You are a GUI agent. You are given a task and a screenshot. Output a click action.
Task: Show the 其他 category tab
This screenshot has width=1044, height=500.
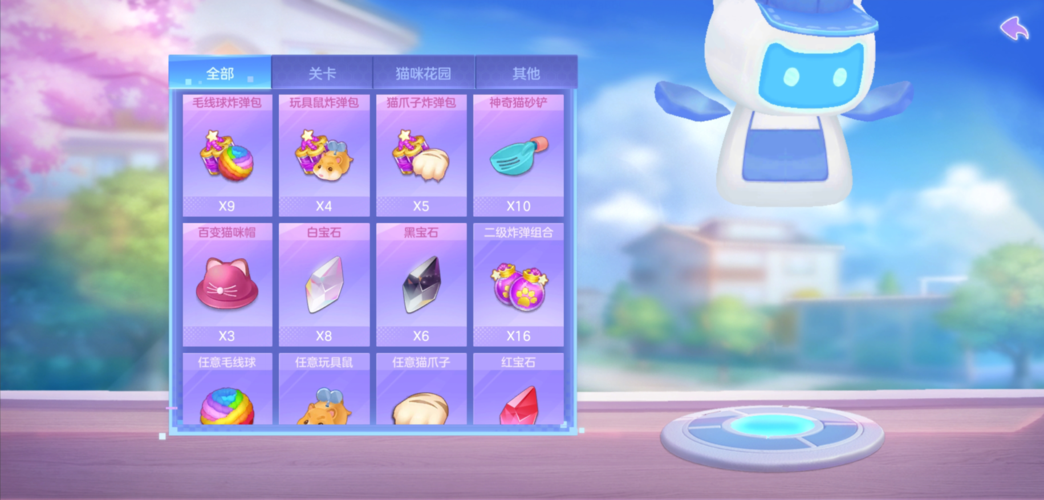526,73
